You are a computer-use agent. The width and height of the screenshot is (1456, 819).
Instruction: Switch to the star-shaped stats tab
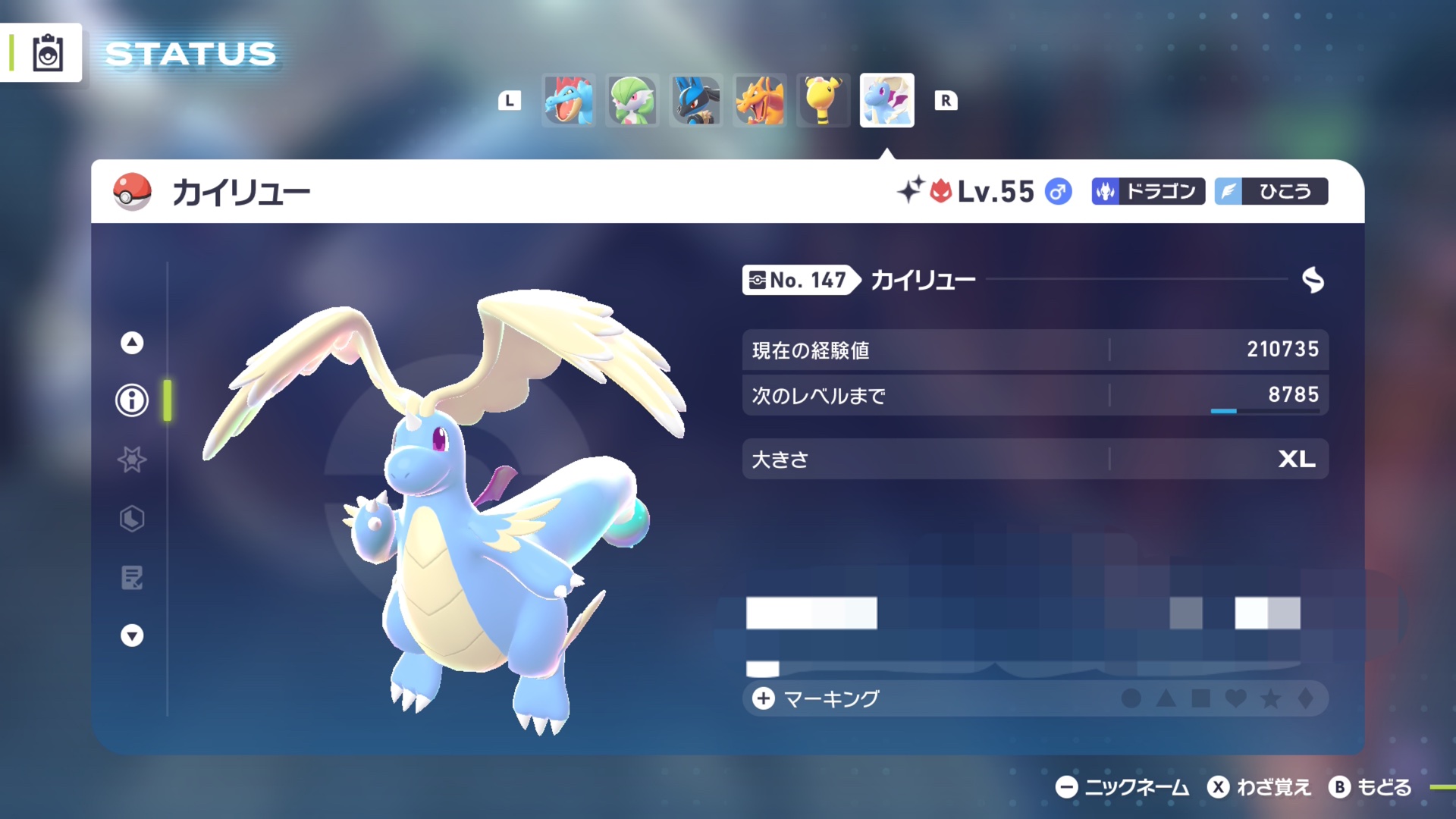click(x=132, y=460)
